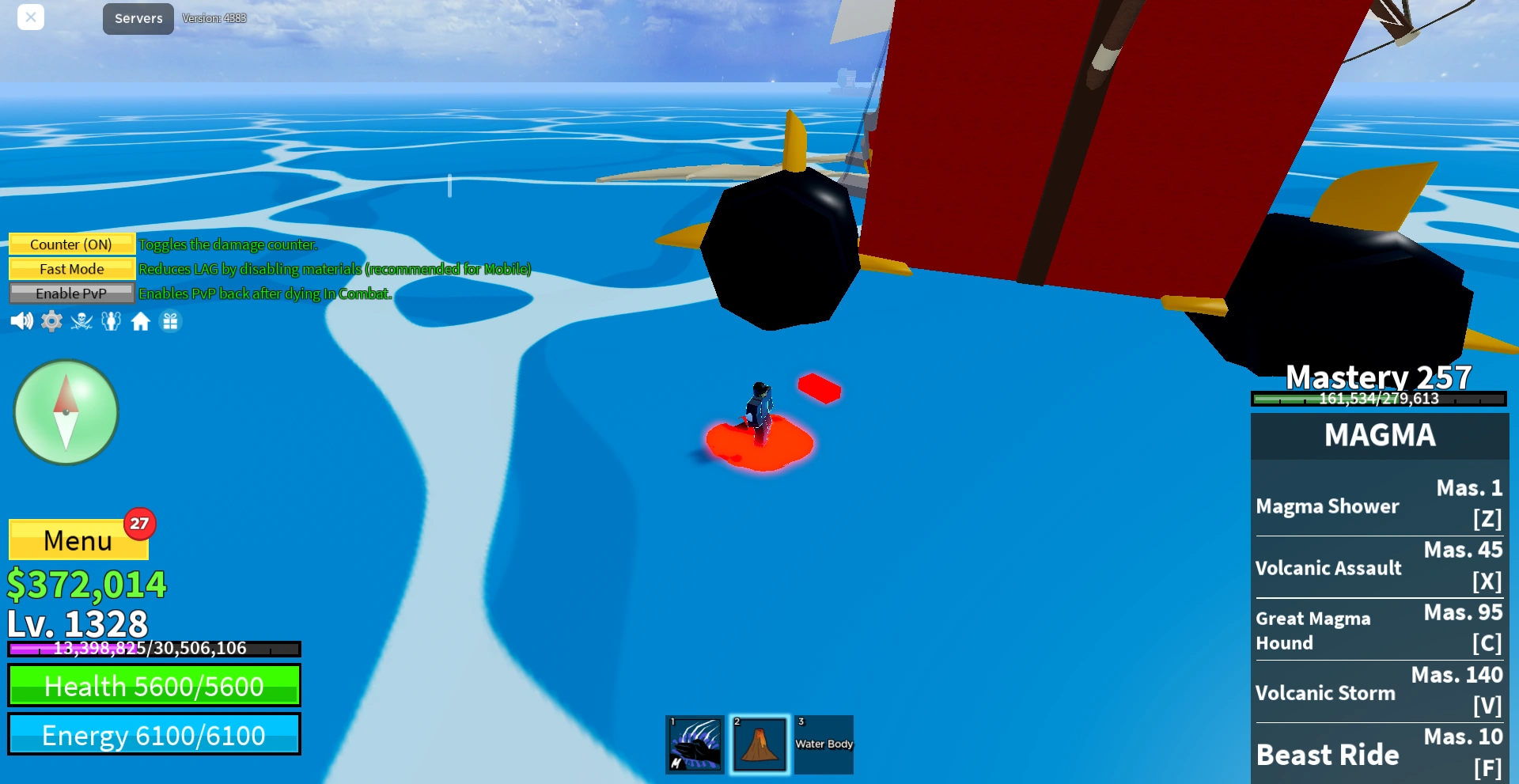Open the compass minimap
1519x784 pixels.
(66, 411)
